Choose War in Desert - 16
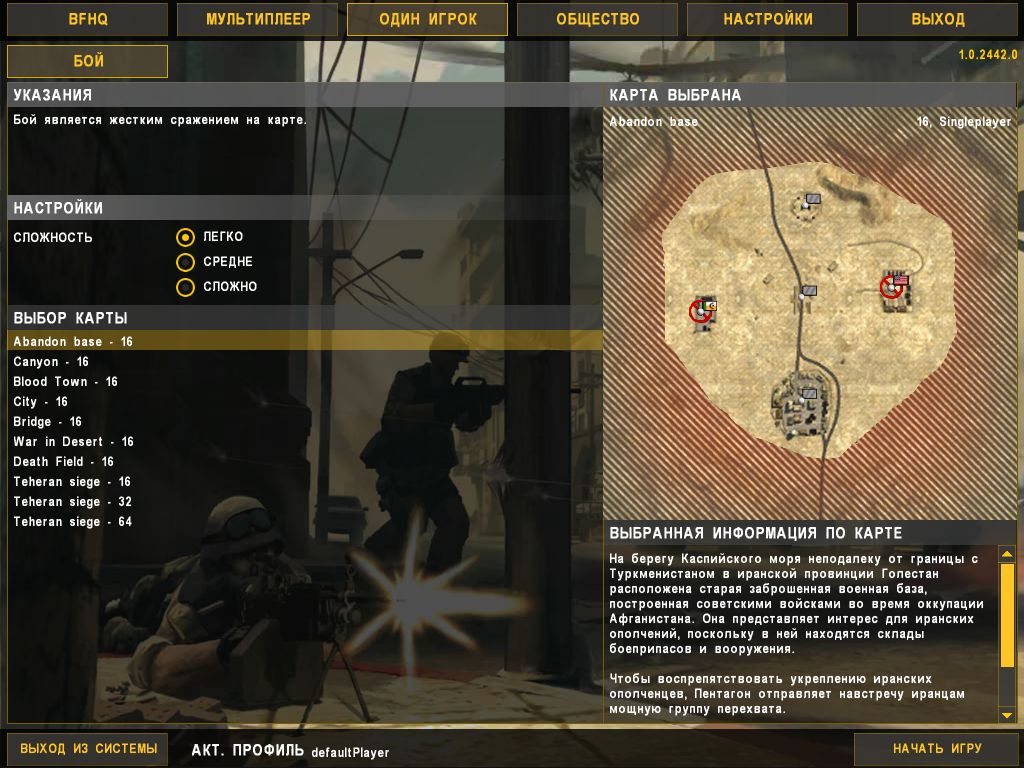1024x768 pixels. tap(73, 442)
